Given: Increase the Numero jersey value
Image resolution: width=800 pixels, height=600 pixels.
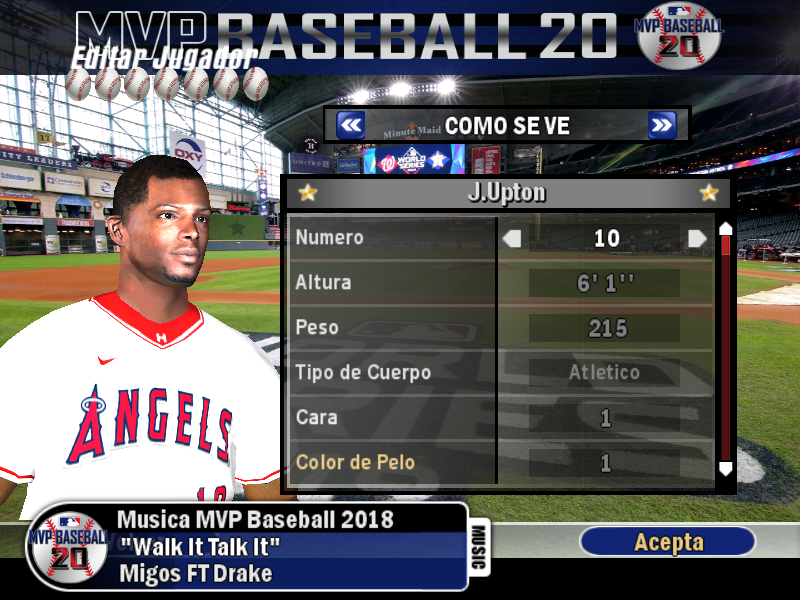Looking at the screenshot, I should (x=697, y=238).
